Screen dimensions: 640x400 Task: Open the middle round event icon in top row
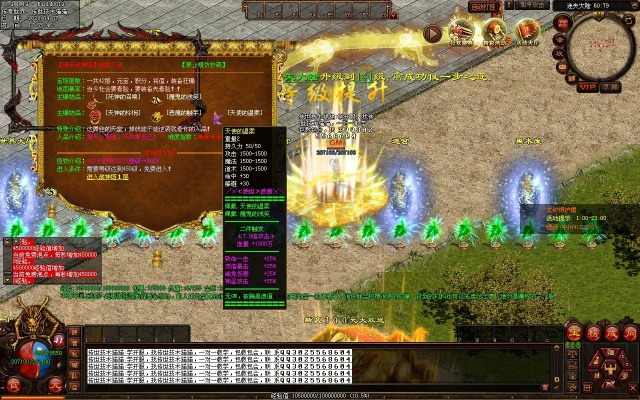(x=495, y=33)
